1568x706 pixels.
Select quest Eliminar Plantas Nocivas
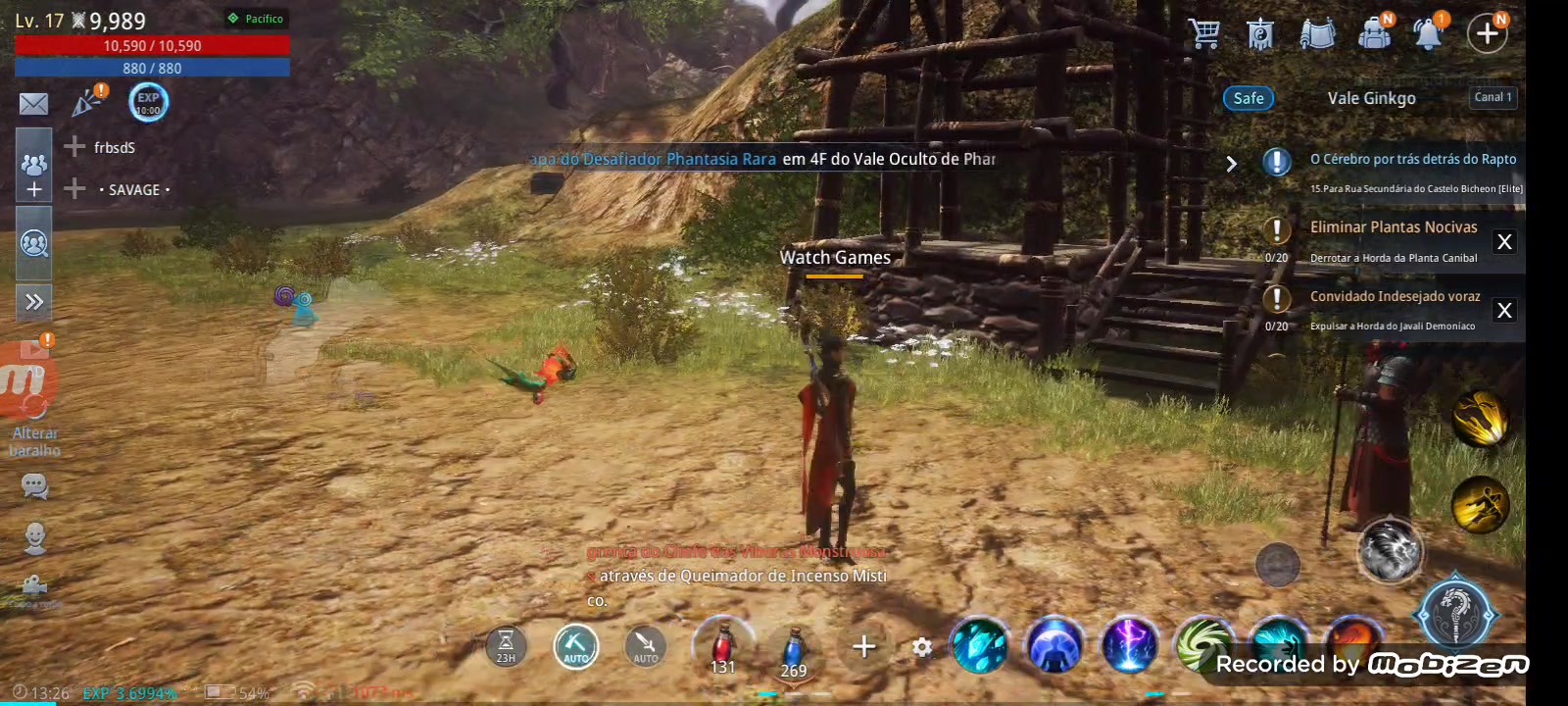coord(1393,227)
